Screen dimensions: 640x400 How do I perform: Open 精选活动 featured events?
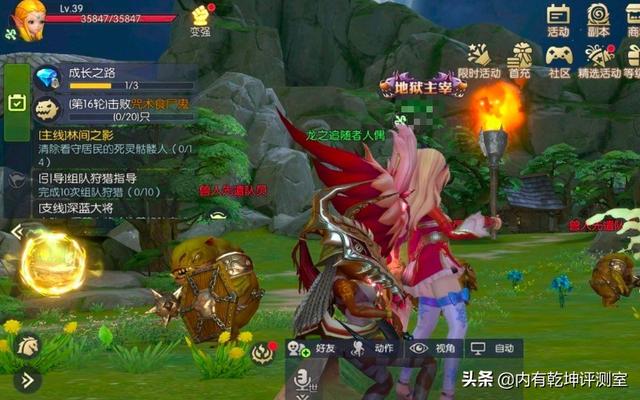[599, 60]
